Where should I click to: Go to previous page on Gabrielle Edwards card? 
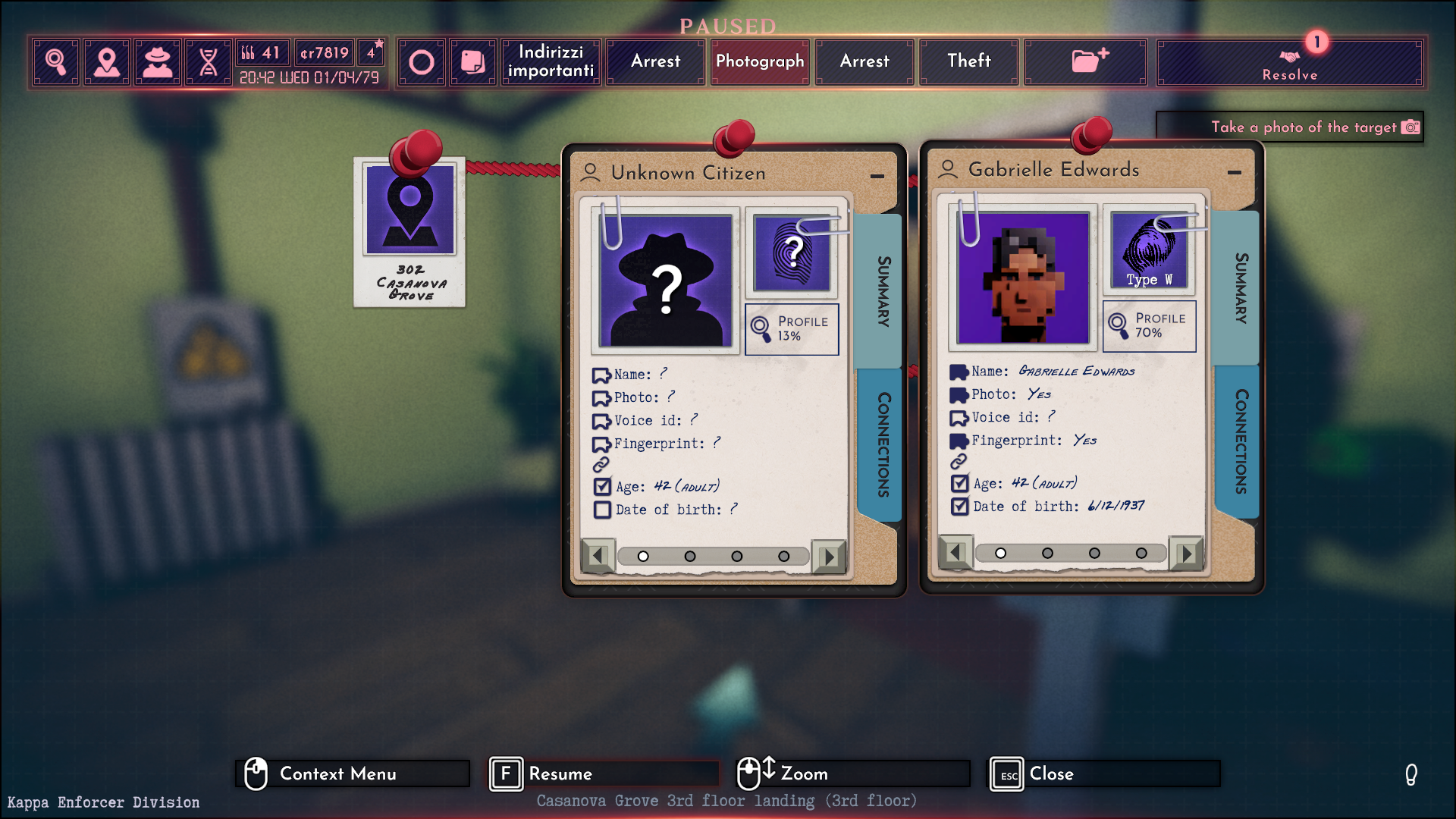pos(955,553)
